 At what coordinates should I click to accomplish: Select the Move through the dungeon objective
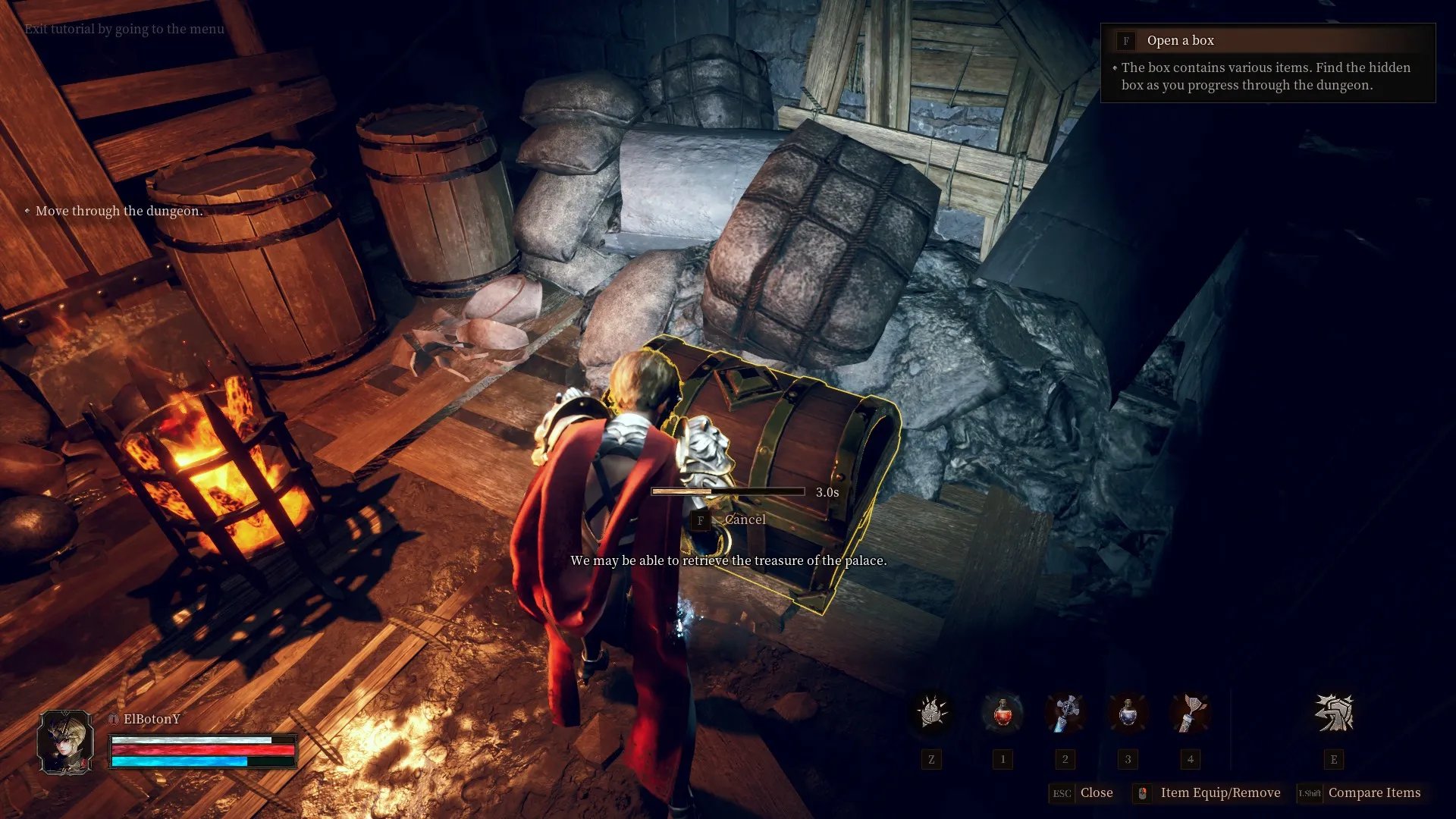[119, 211]
